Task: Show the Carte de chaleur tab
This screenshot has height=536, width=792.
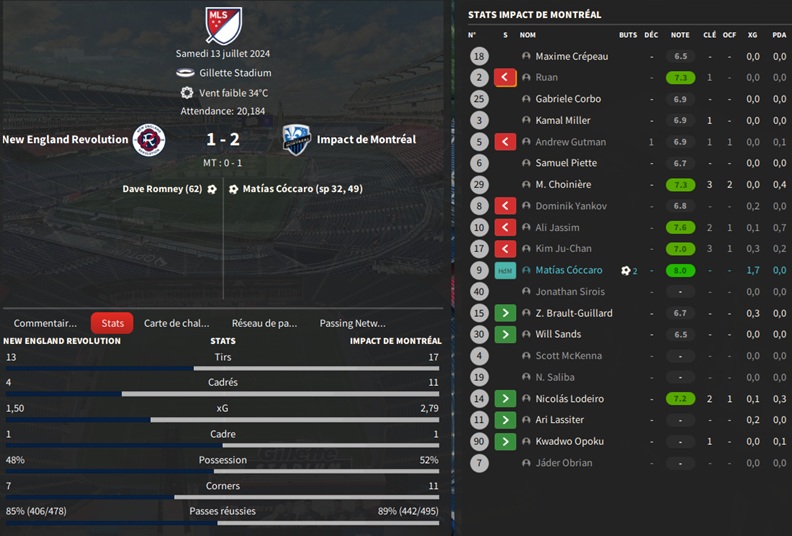Action: point(177,323)
